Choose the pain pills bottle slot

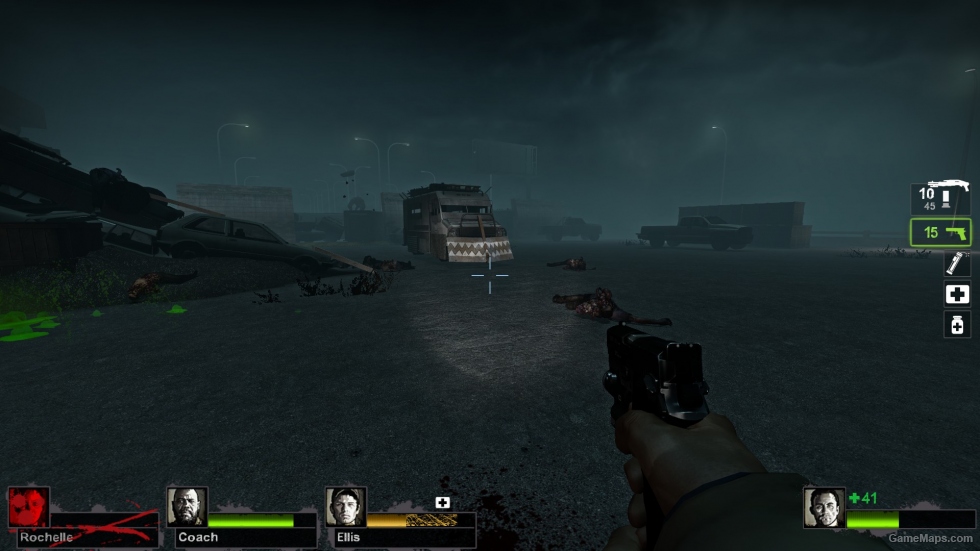957,325
